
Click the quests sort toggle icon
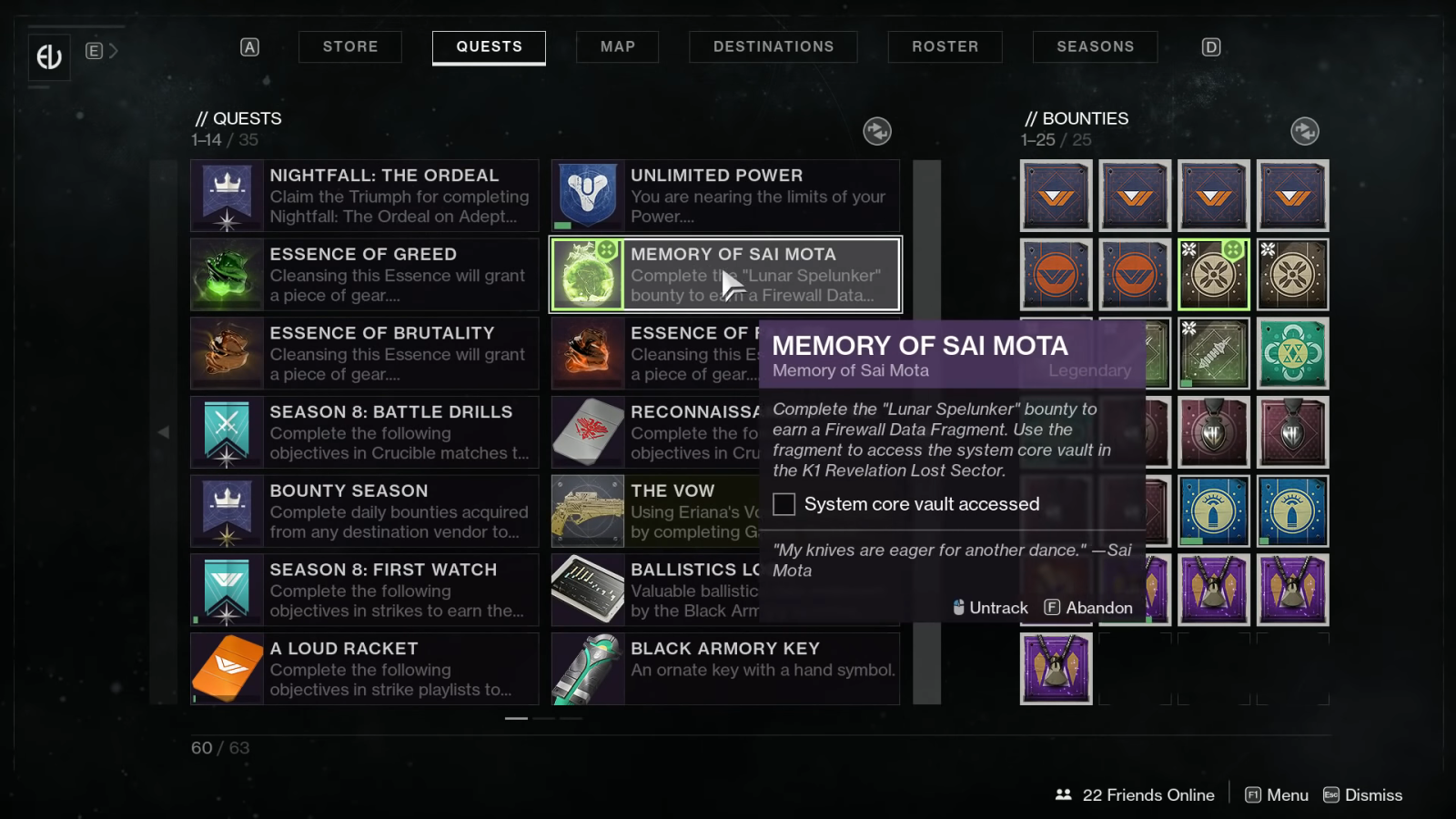(x=877, y=131)
